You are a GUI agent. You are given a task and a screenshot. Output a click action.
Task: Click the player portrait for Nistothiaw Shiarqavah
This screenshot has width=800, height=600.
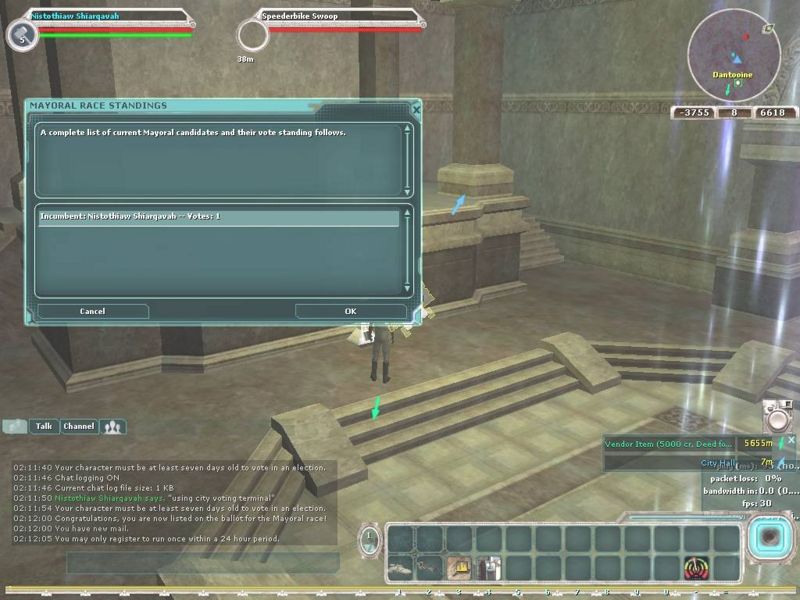tap(20, 35)
